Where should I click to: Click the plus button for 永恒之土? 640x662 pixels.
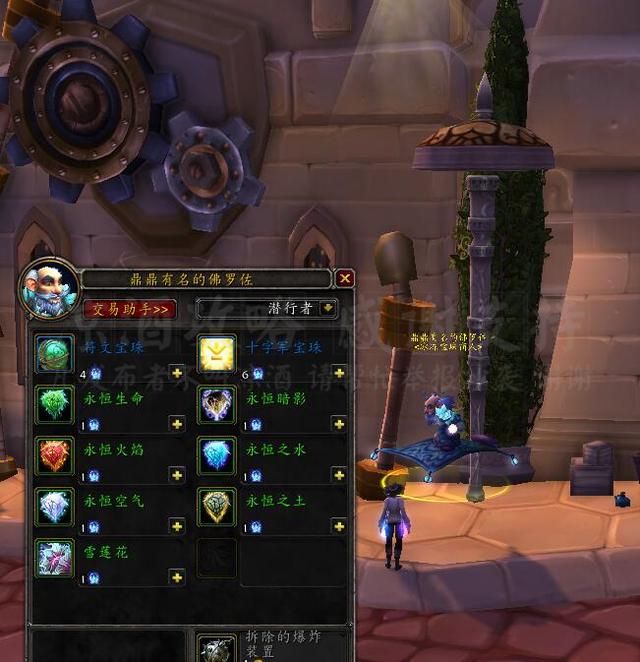click(339, 526)
